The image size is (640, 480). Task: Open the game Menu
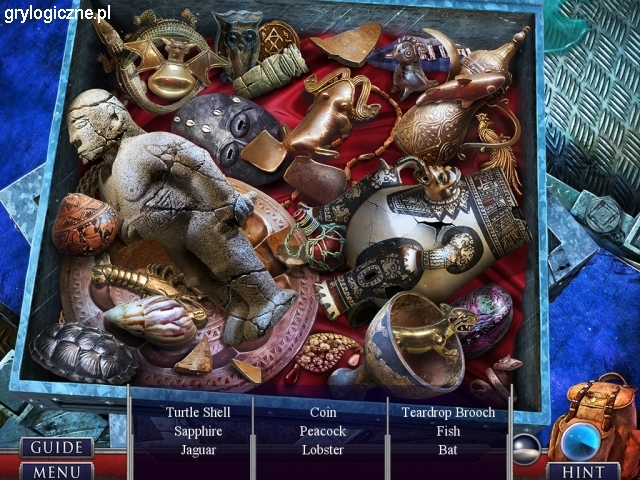[55, 470]
